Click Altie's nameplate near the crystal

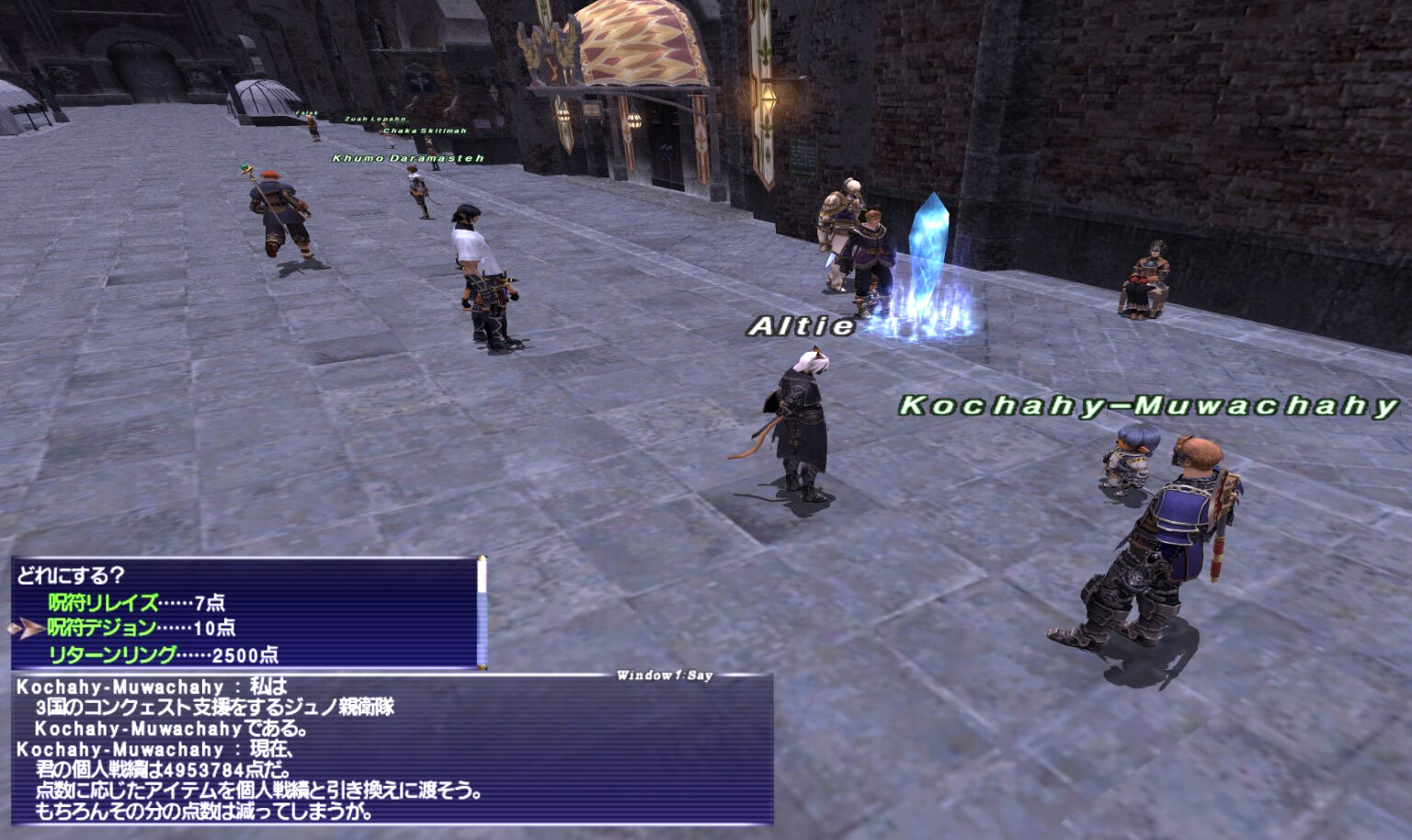[802, 324]
